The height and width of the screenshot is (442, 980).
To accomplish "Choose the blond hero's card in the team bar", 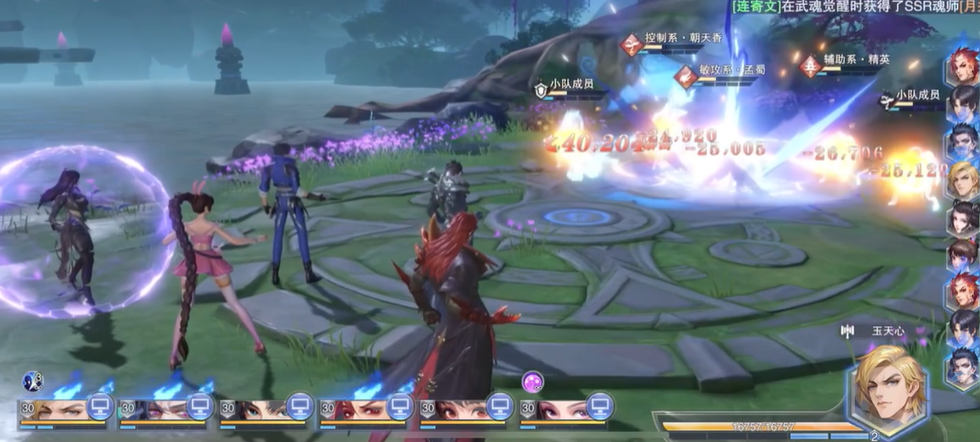I will (x=60, y=410).
